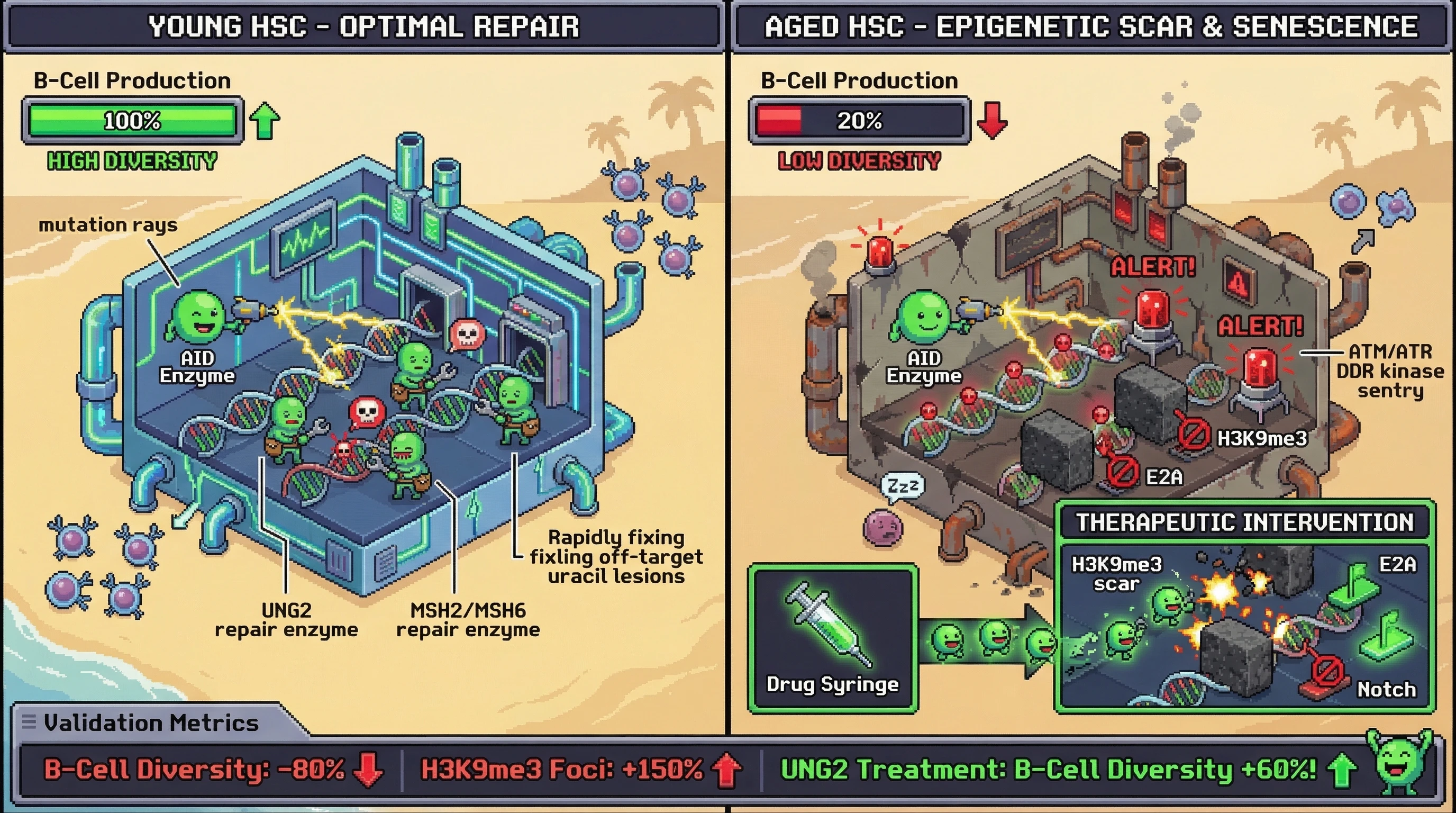Click the Therapeutic Intervention panel header

(1244, 522)
